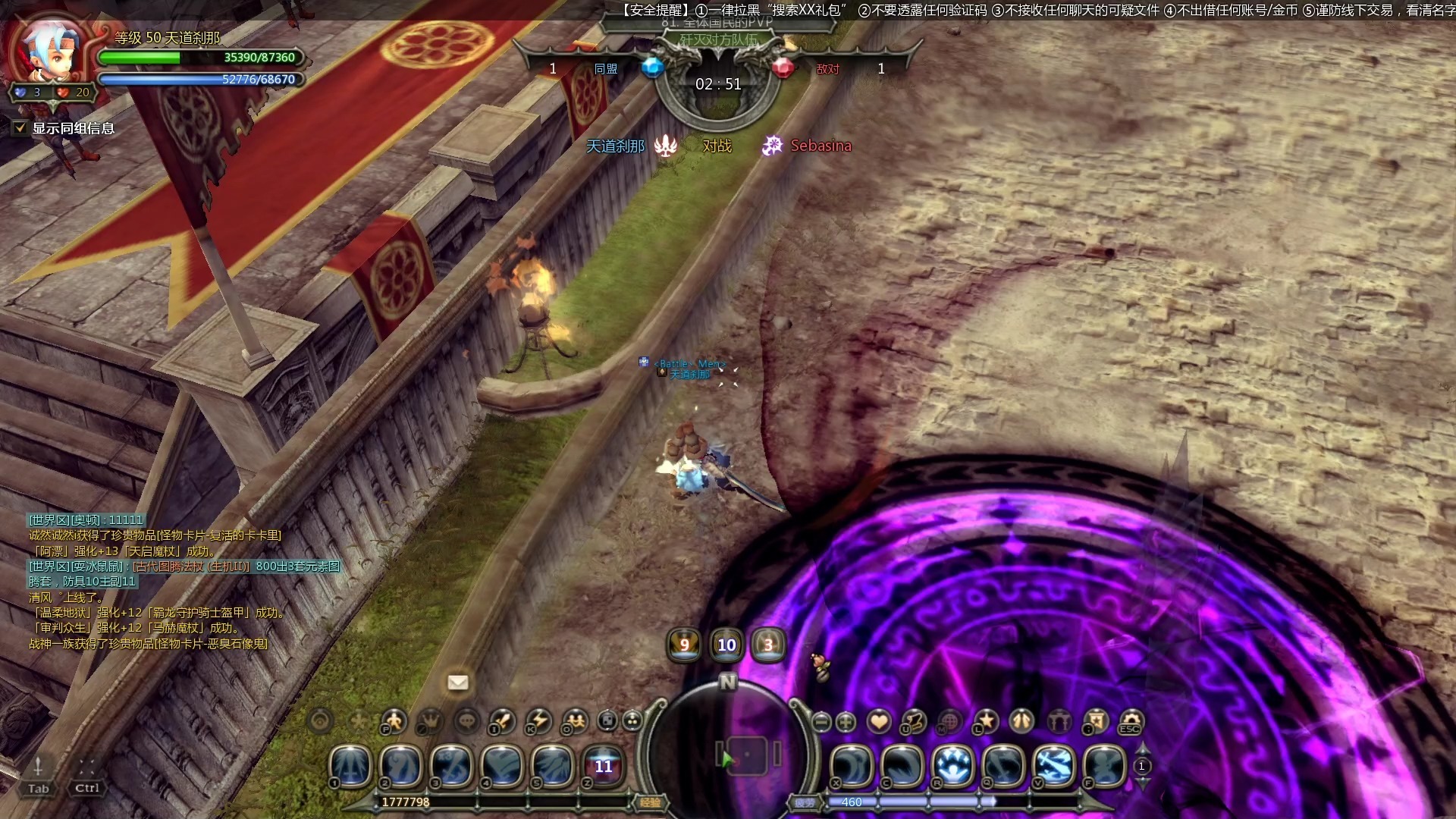Activate the glowing figure with sparkles skill
This screenshot has height=819, width=1456.
coord(953,766)
